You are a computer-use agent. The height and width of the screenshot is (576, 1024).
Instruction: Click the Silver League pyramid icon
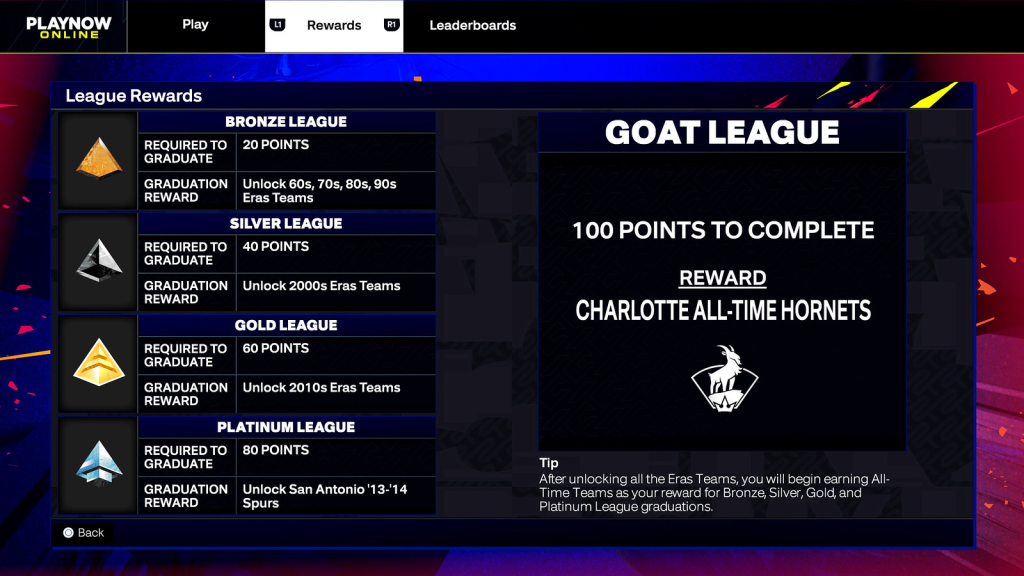[98, 262]
